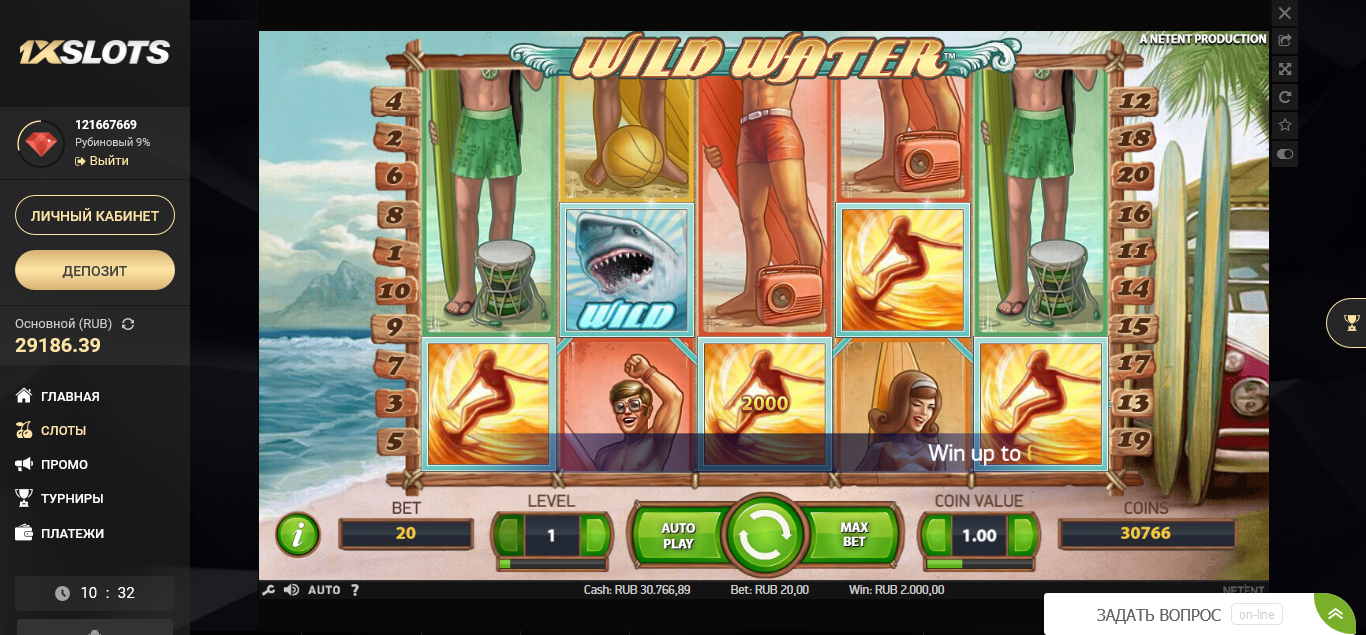This screenshot has width=1366, height=635.
Task: Increase the bet level
Action: [595, 536]
